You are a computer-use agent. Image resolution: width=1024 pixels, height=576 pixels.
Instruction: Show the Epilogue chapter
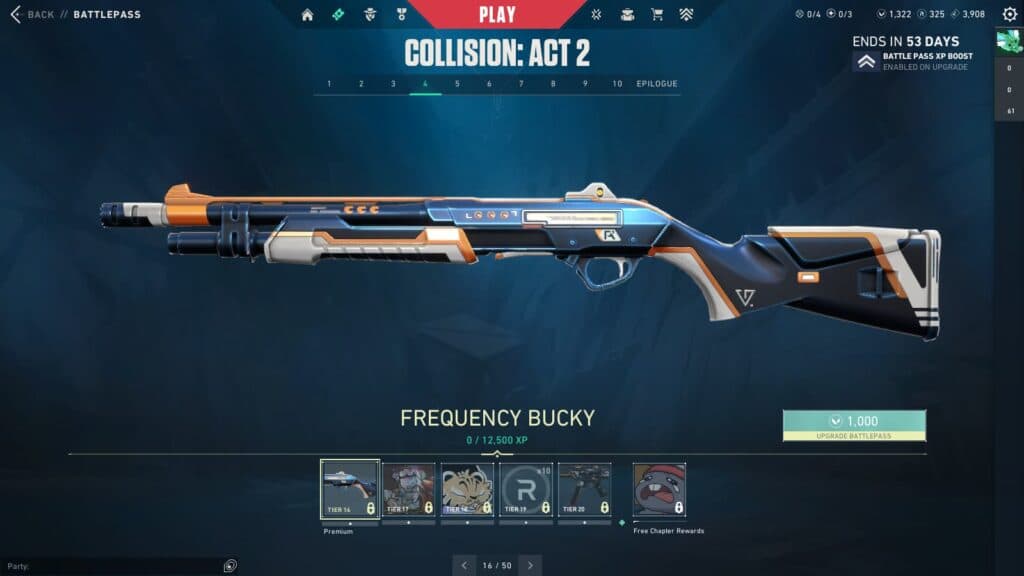tap(657, 84)
